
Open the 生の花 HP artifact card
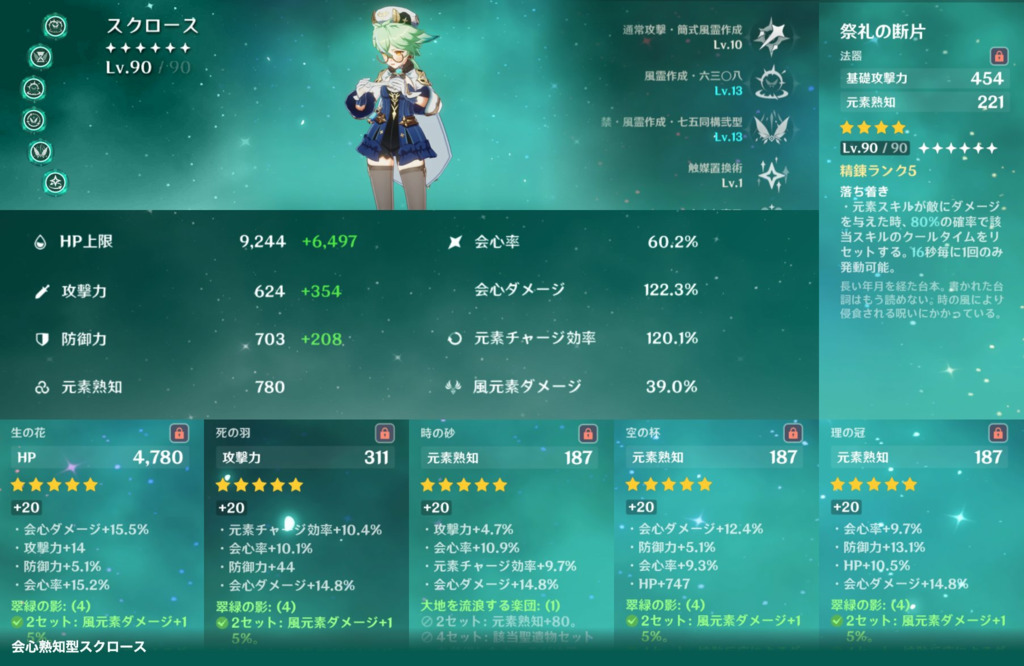point(101,530)
